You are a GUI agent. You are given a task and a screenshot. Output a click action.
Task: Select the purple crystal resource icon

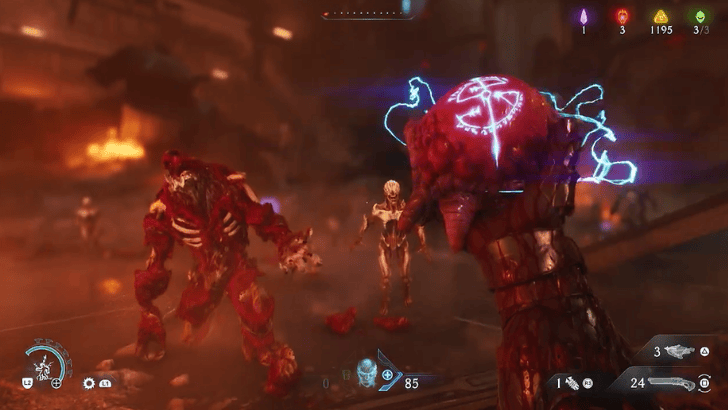click(x=583, y=15)
